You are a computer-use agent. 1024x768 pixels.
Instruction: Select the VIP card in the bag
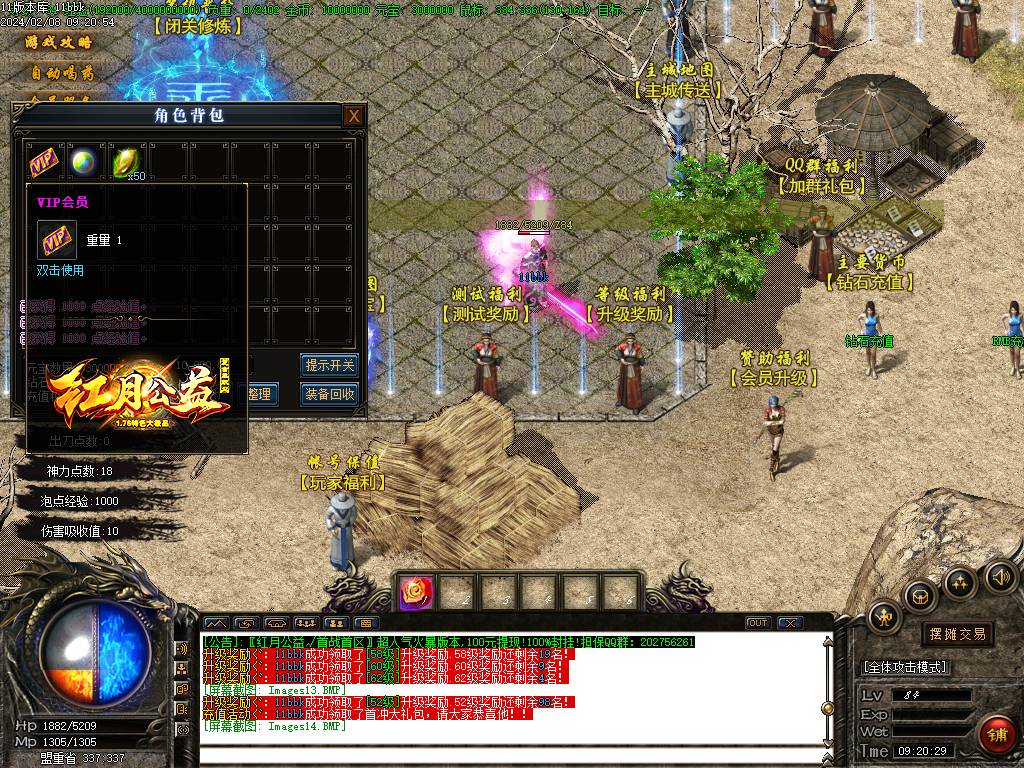pos(43,161)
